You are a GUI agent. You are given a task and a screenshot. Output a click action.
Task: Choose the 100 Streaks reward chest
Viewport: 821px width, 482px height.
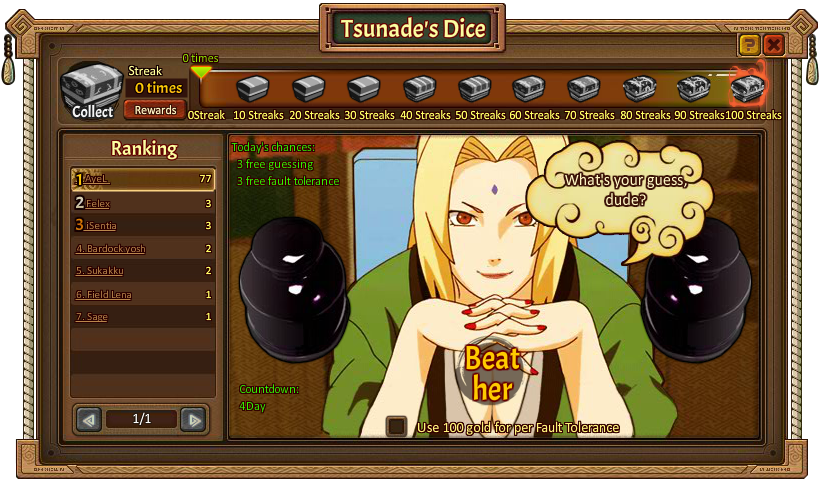point(748,89)
